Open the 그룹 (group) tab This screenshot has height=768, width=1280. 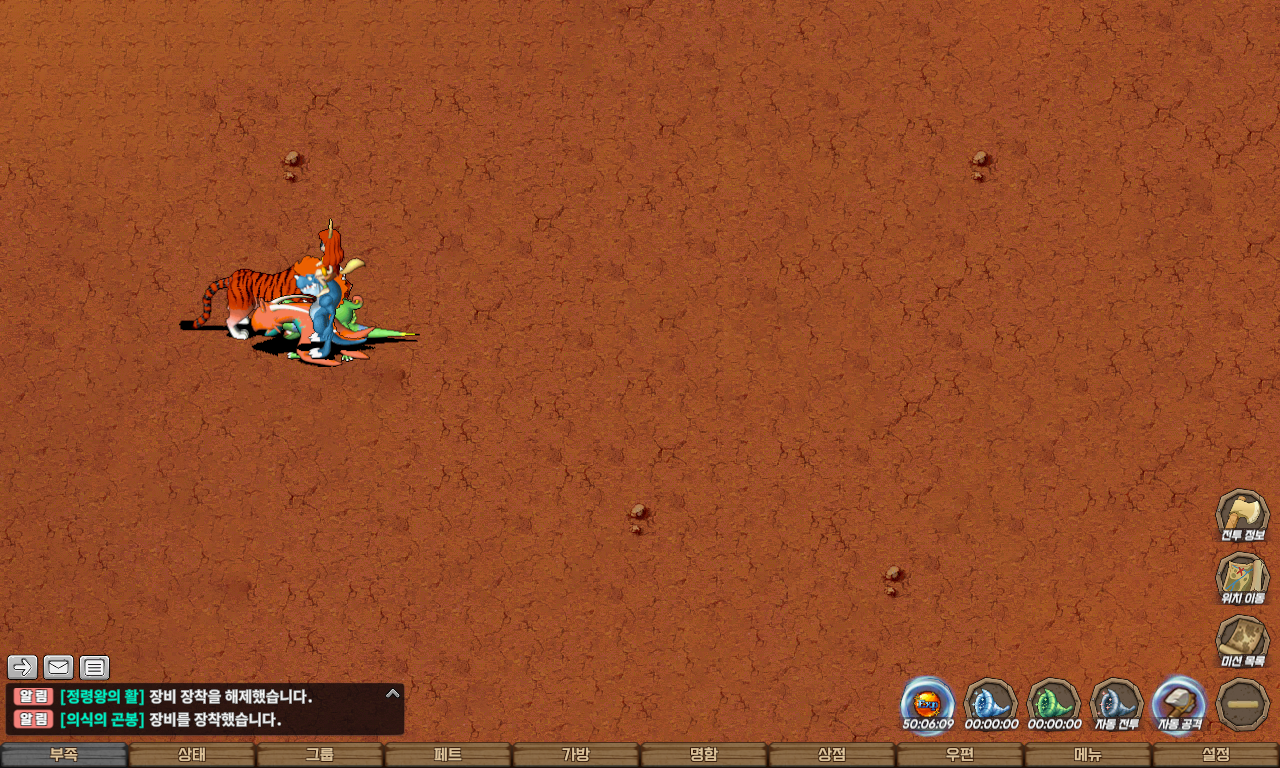(320, 755)
